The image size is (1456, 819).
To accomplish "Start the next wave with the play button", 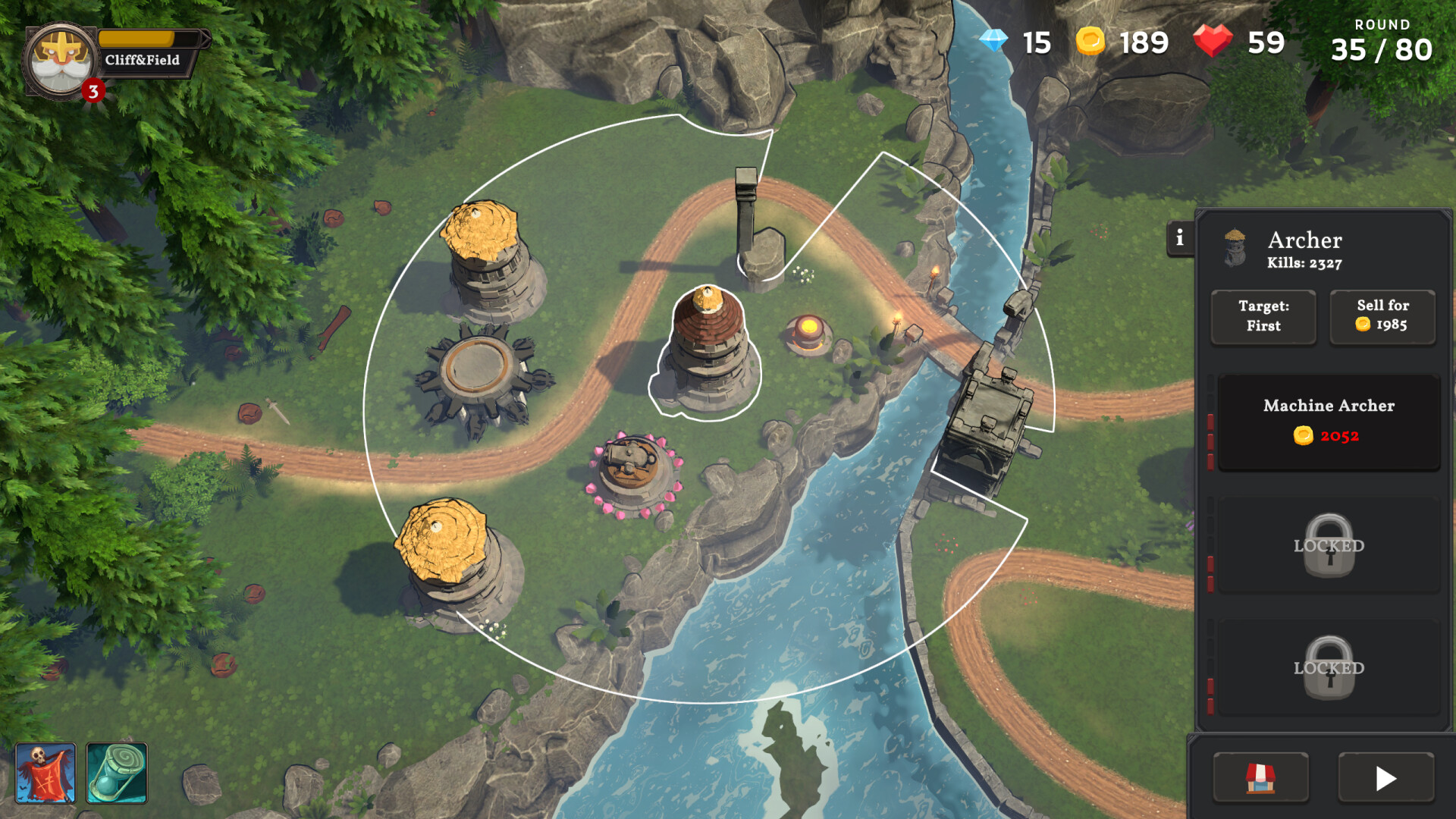I will tap(1388, 778).
